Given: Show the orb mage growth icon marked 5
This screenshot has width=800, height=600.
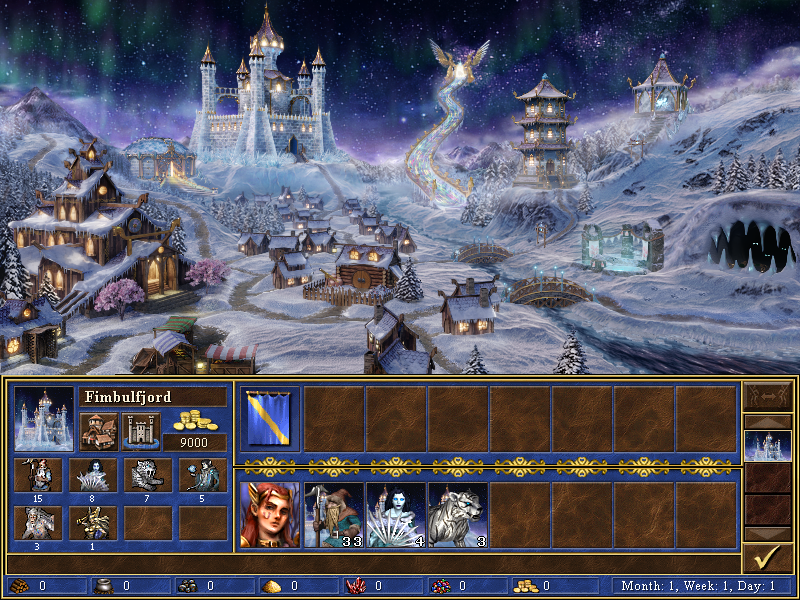Looking at the screenshot, I should tap(202, 475).
